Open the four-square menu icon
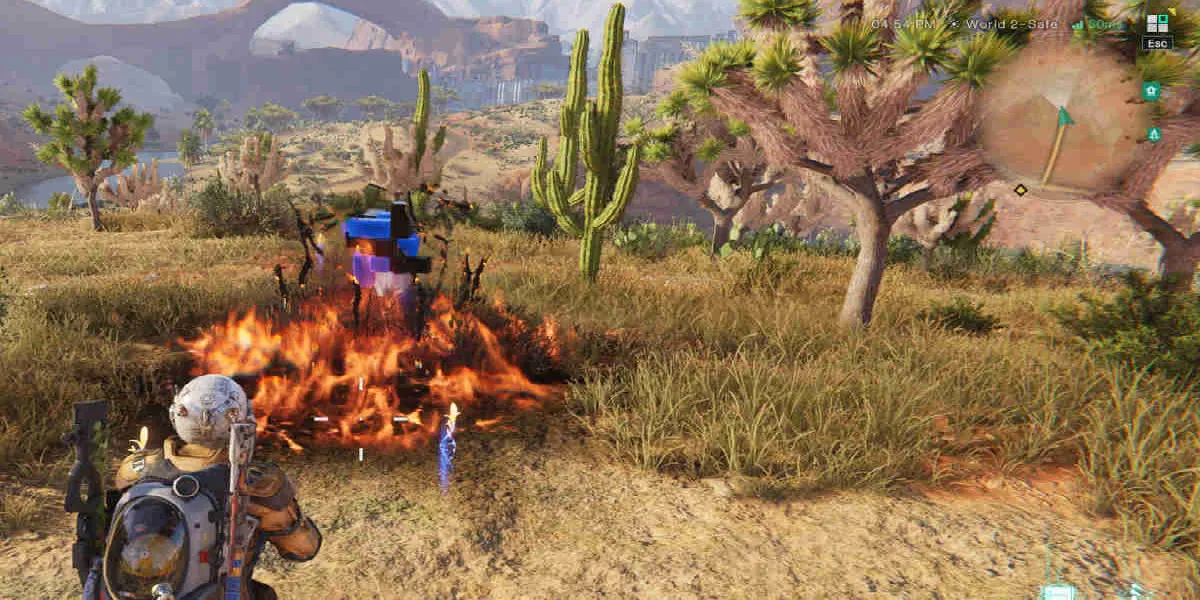The height and width of the screenshot is (600, 1200). (1157, 23)
